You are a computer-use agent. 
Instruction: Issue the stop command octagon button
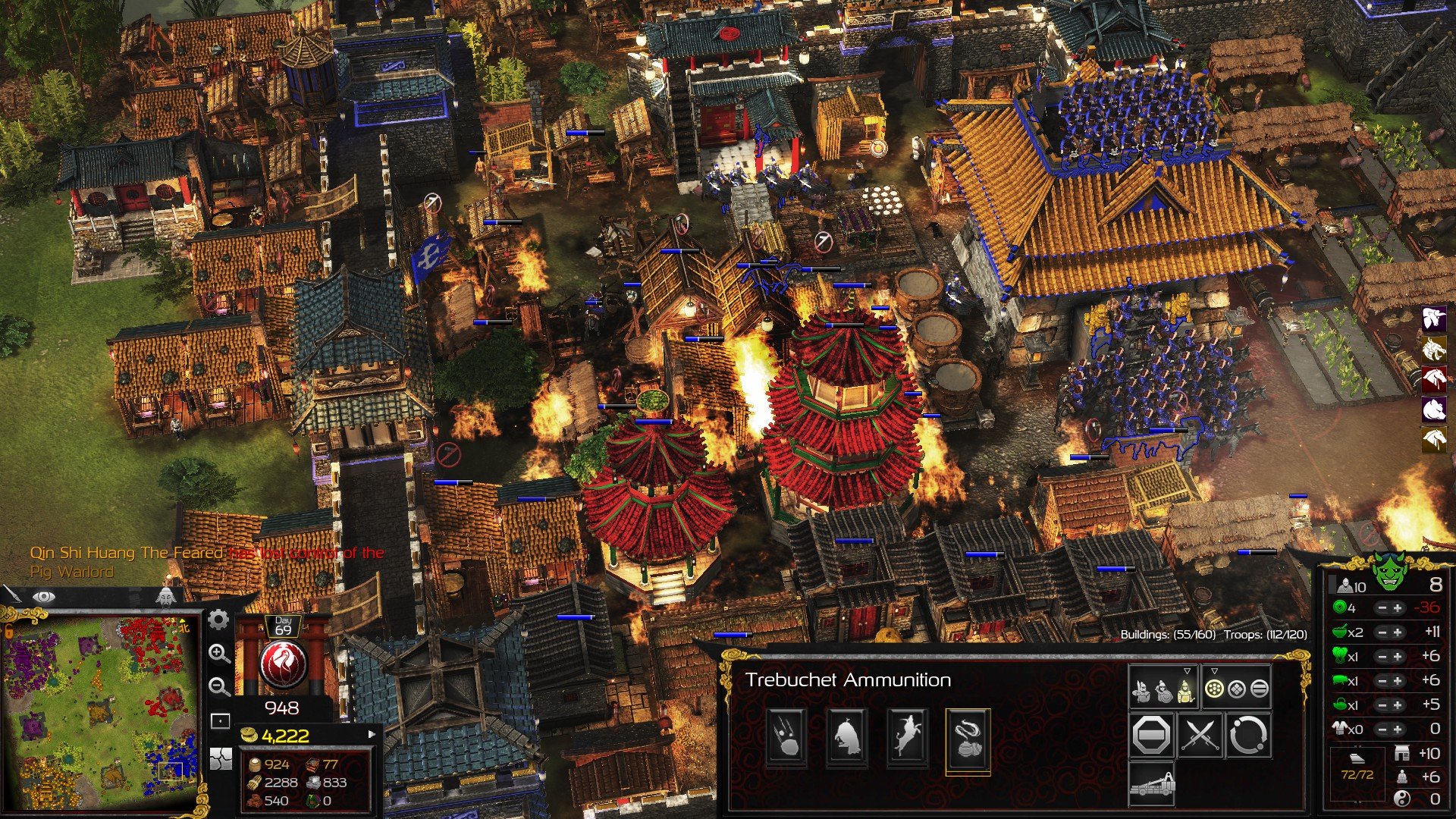(x=1151, y=735)
